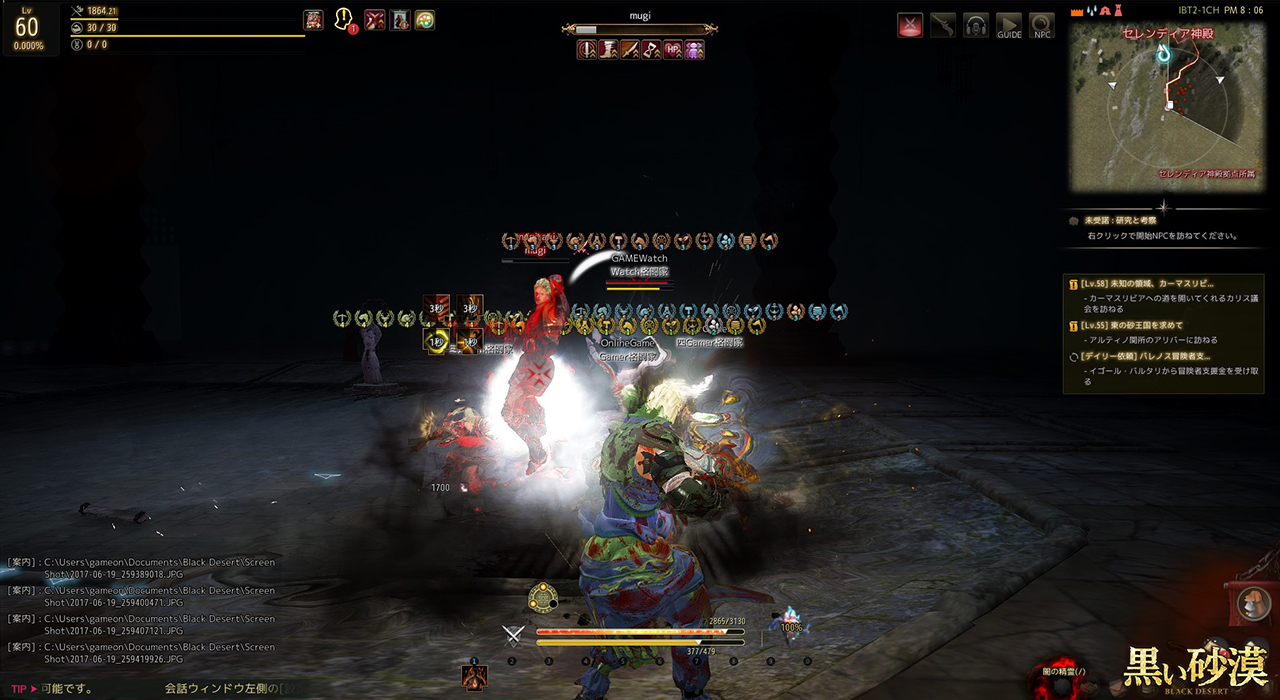Open the headset voice chat icon
The image size is (1280, 700).
click(976, 26)
